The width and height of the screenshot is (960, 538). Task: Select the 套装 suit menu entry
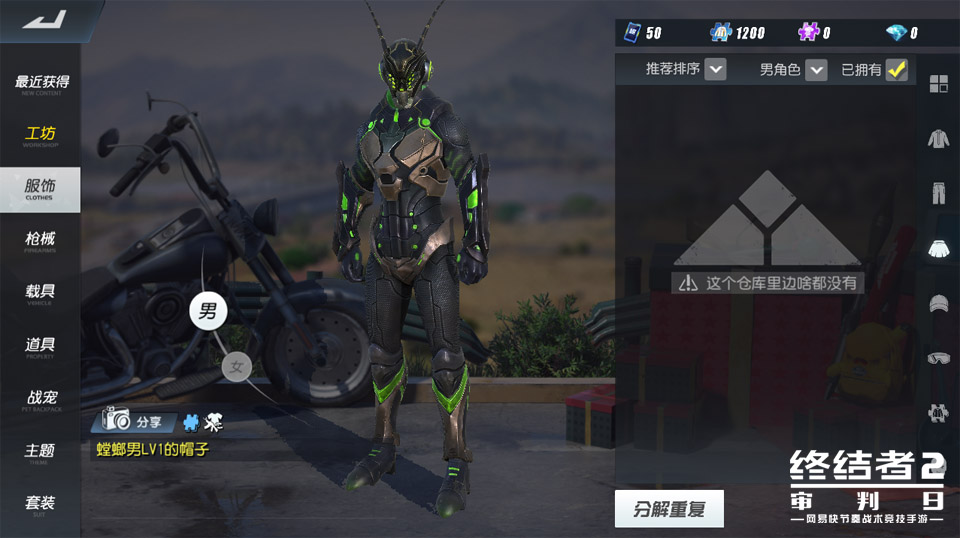[x=40, y=505]
